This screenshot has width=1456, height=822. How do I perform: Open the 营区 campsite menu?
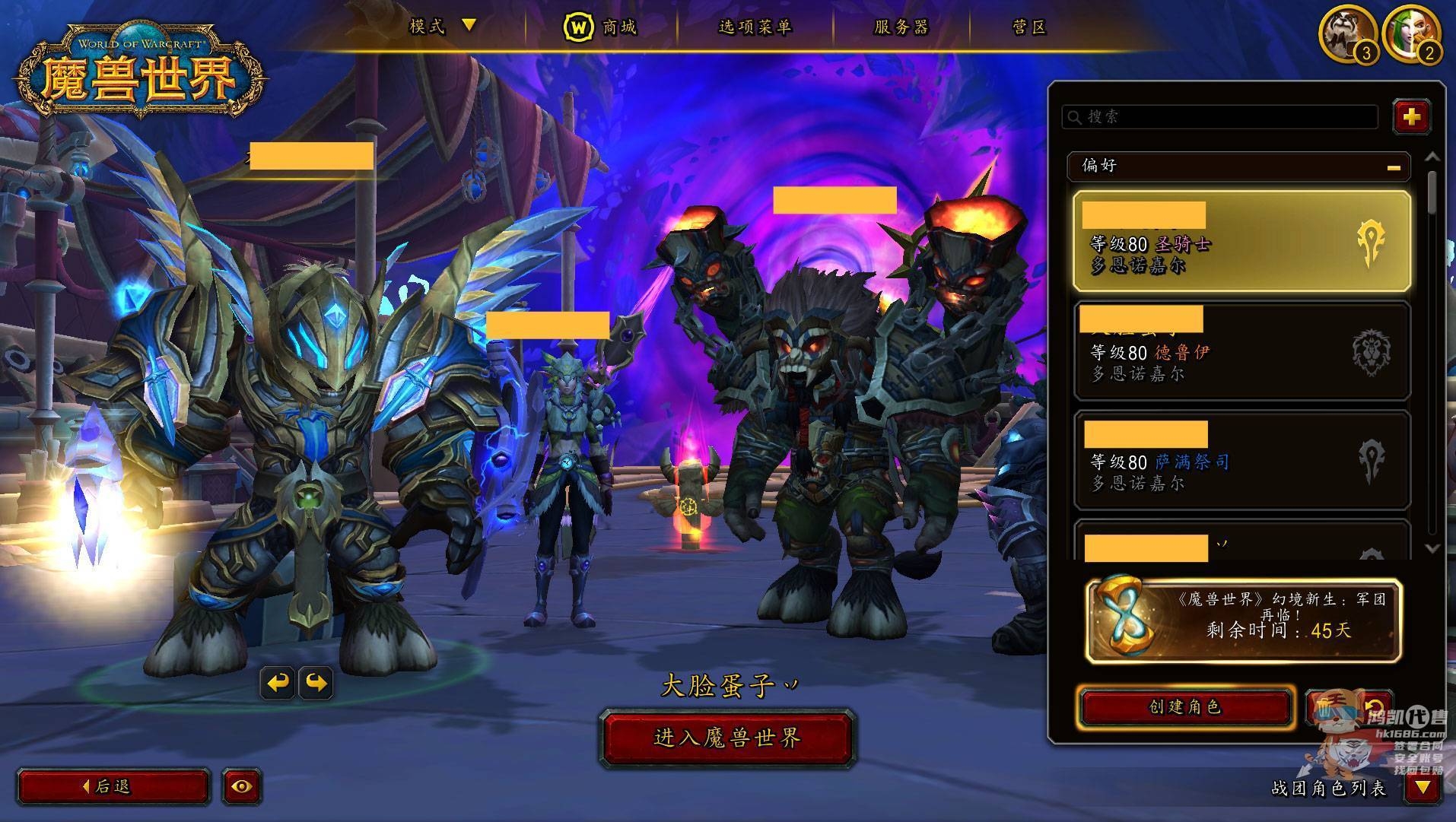[1029, 27]
